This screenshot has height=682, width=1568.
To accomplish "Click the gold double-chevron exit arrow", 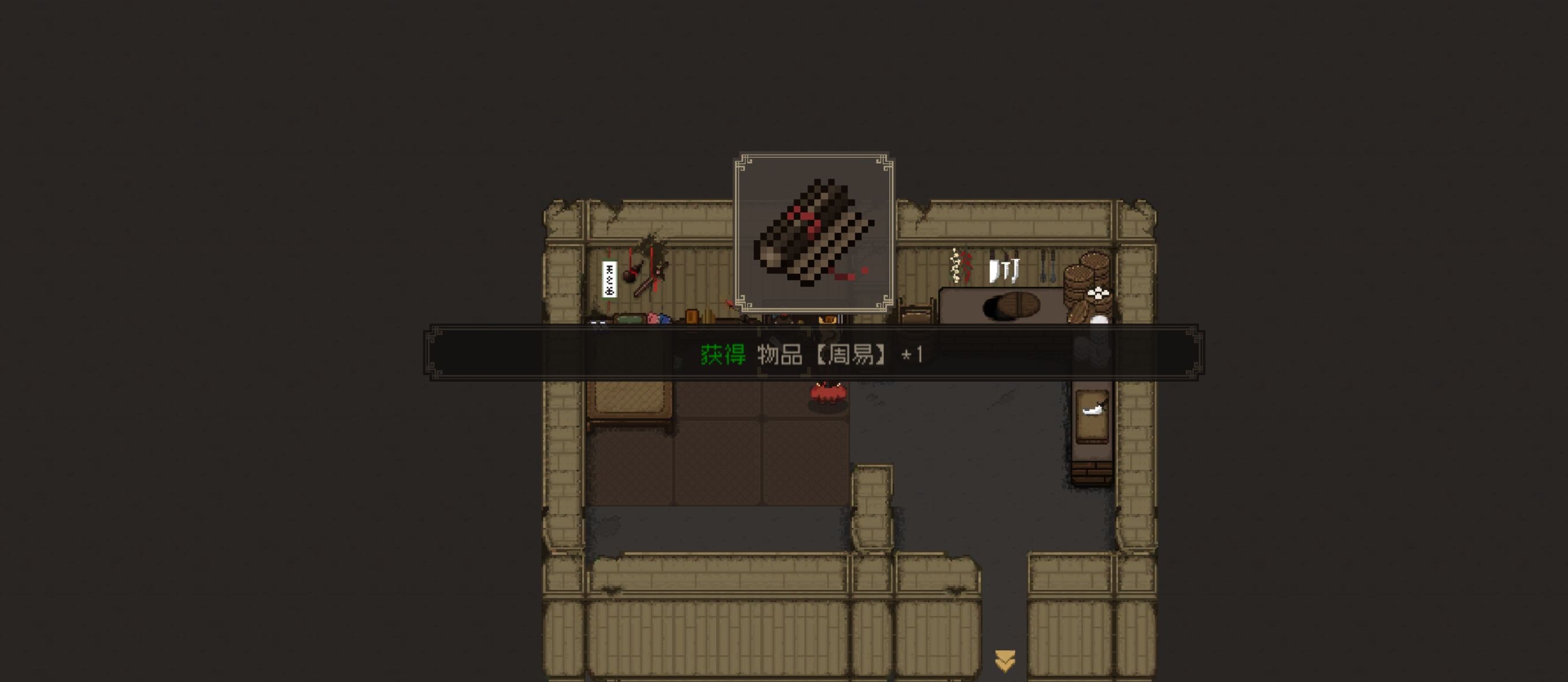I will click(x=1004, y=660).
